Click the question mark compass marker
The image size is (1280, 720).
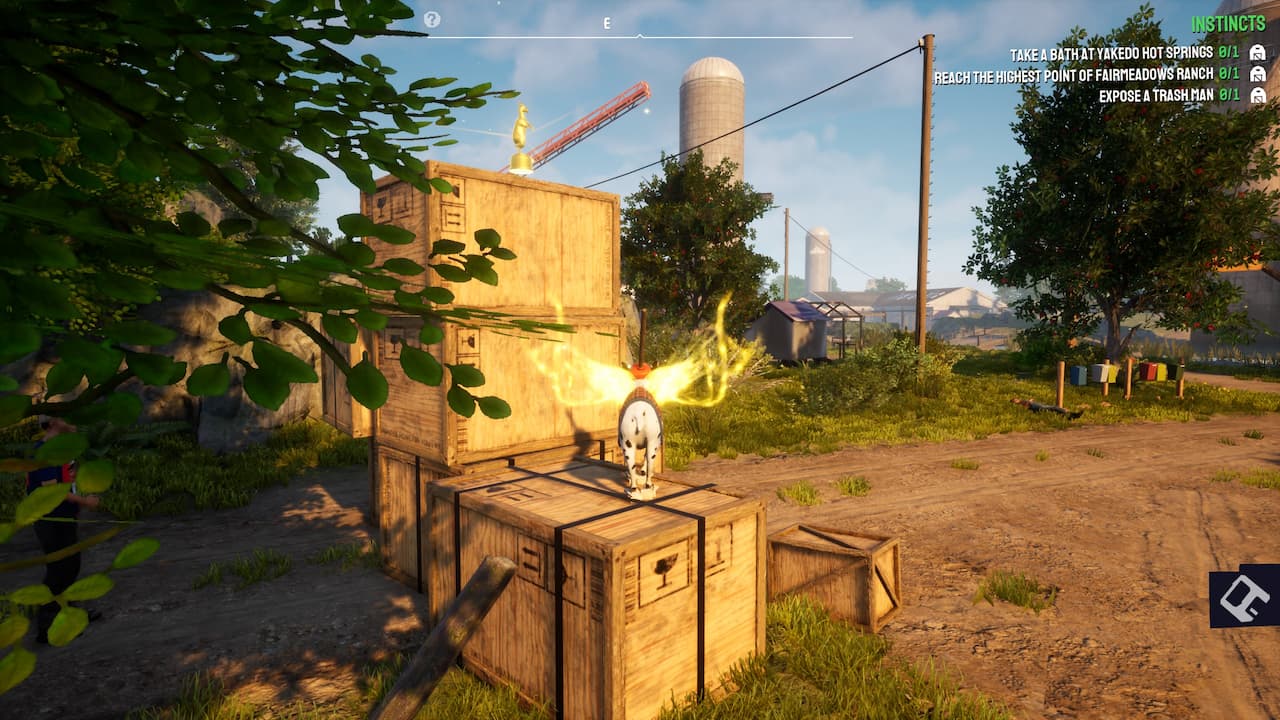pos(432,19)
